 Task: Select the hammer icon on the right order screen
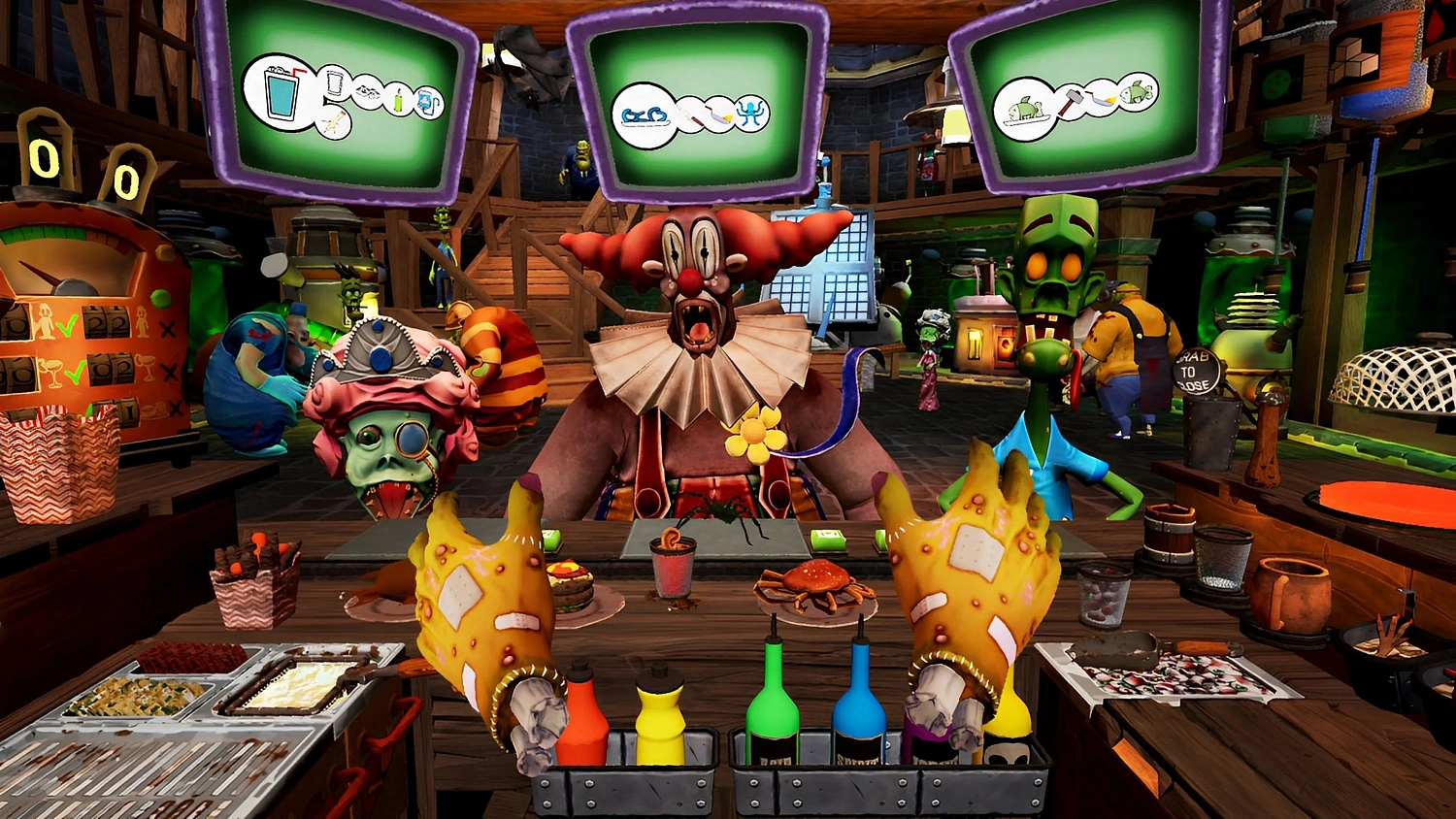tap(1073, 102)
